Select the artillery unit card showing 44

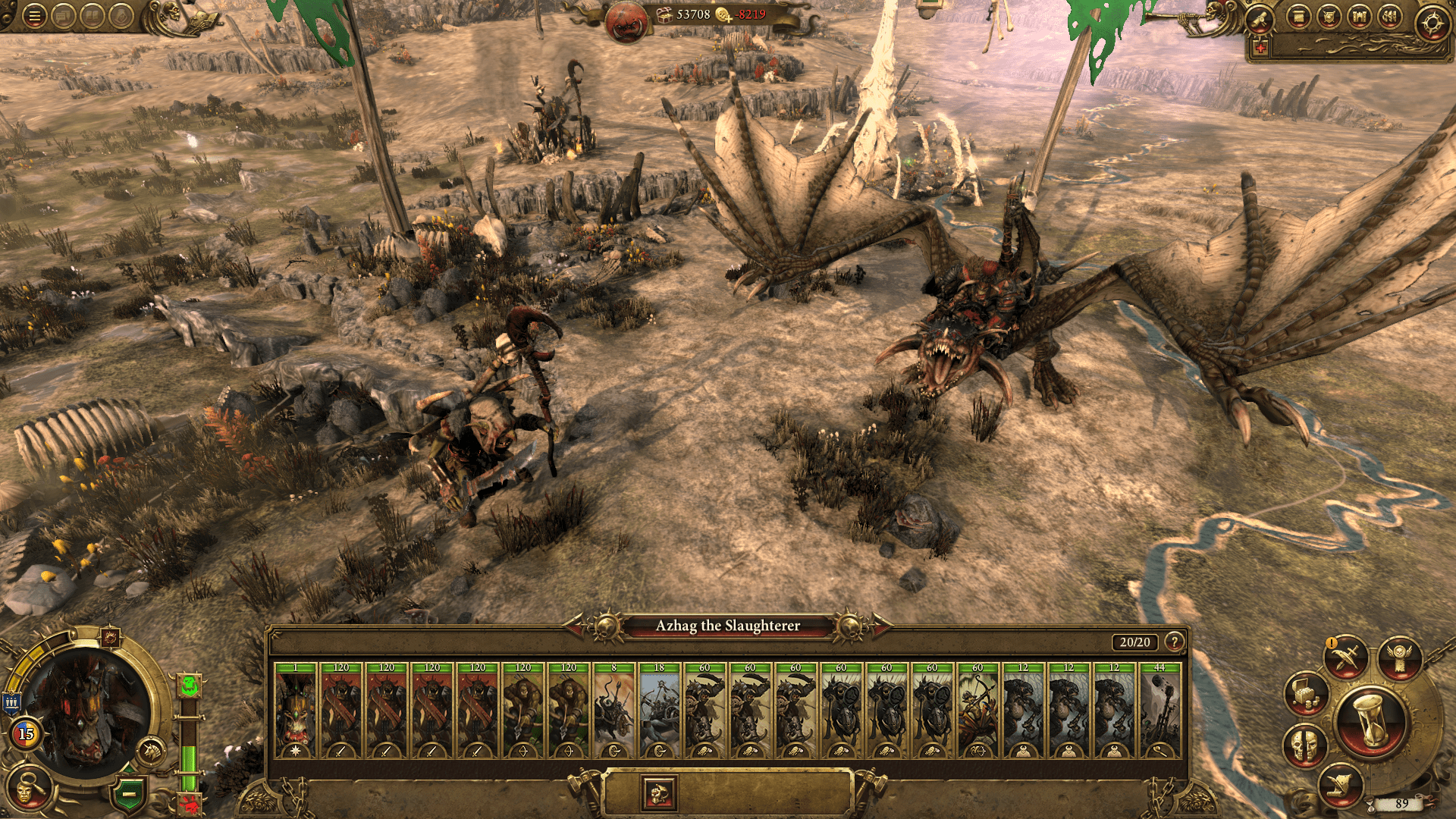[1159, 711]
